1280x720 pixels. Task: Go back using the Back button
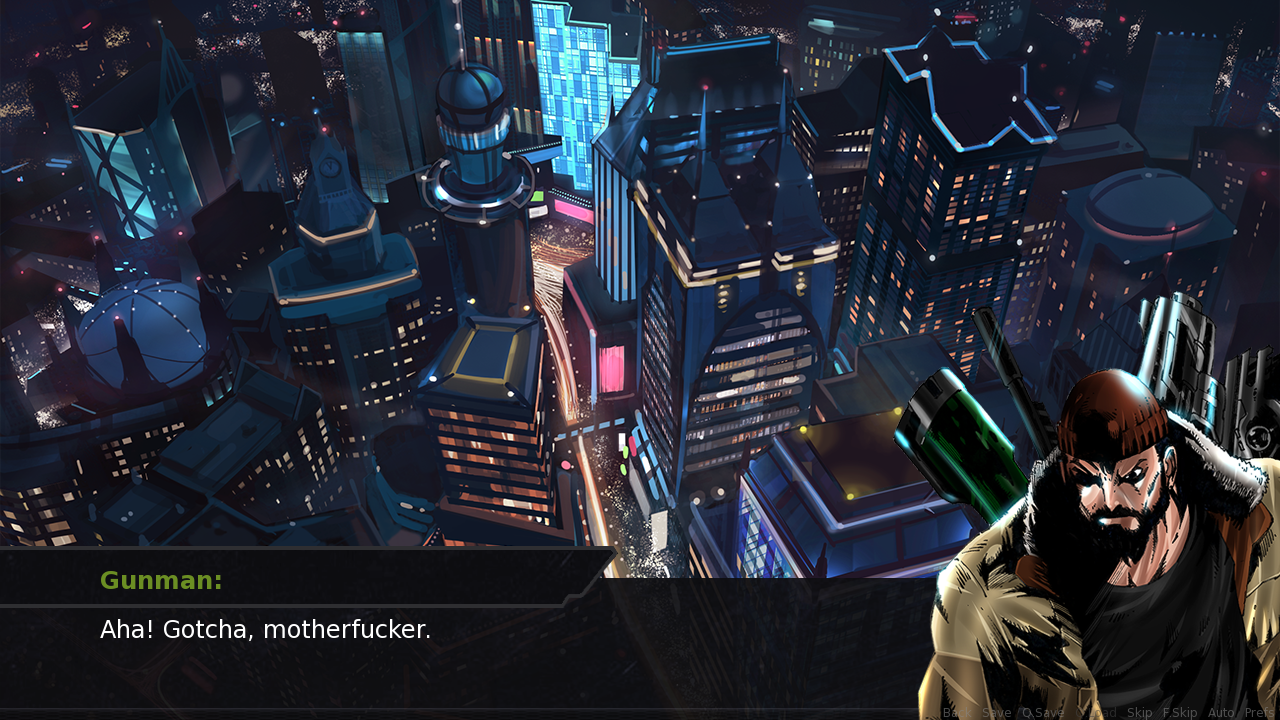[955, 713]
